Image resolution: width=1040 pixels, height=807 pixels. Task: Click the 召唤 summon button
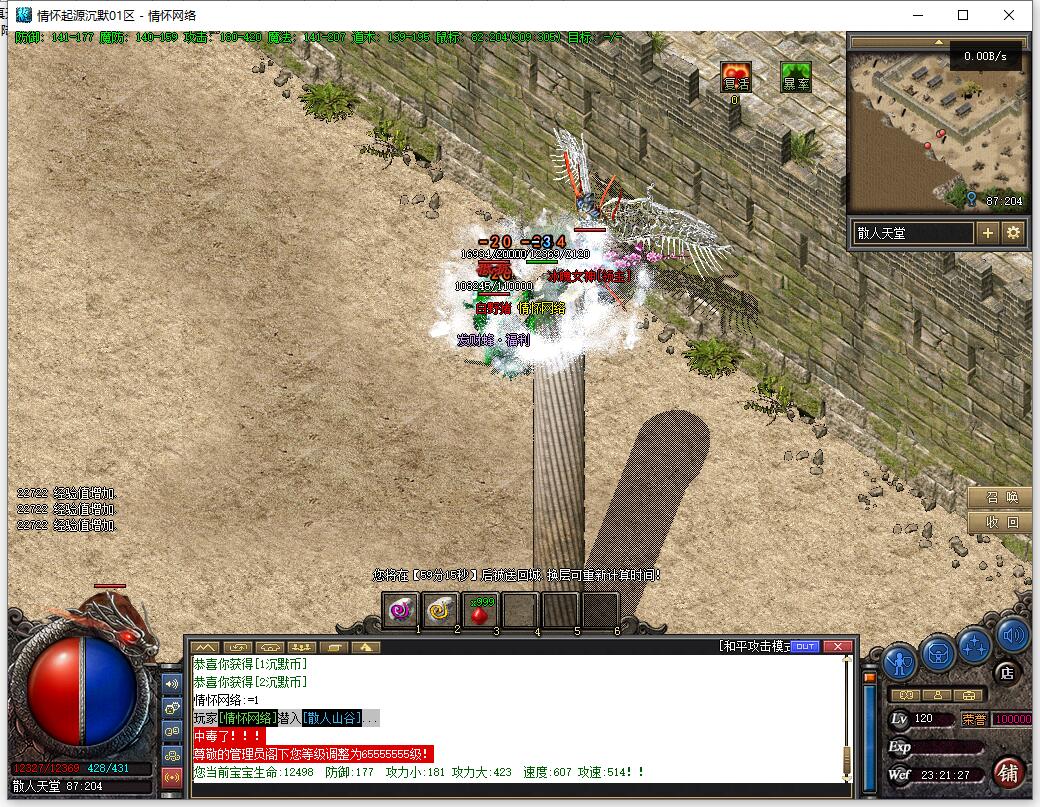[1000, 498]
